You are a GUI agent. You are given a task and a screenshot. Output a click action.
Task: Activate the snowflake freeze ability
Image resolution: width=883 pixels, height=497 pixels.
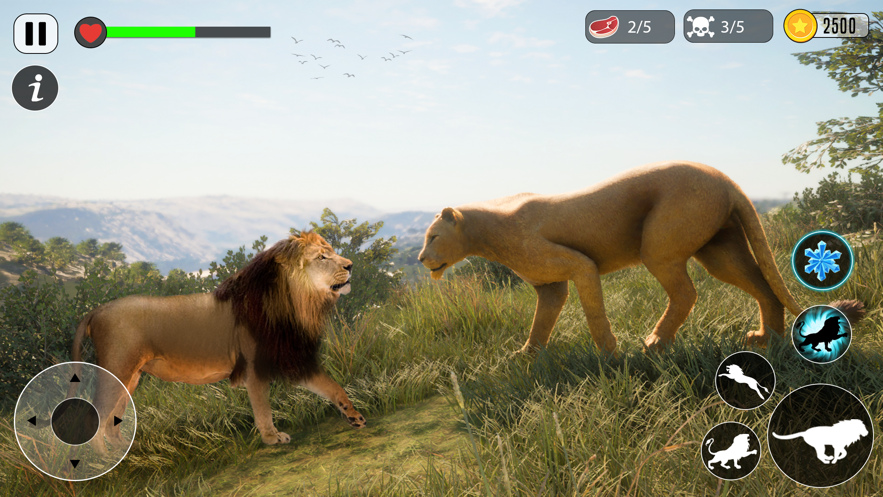tap(822, 261)
